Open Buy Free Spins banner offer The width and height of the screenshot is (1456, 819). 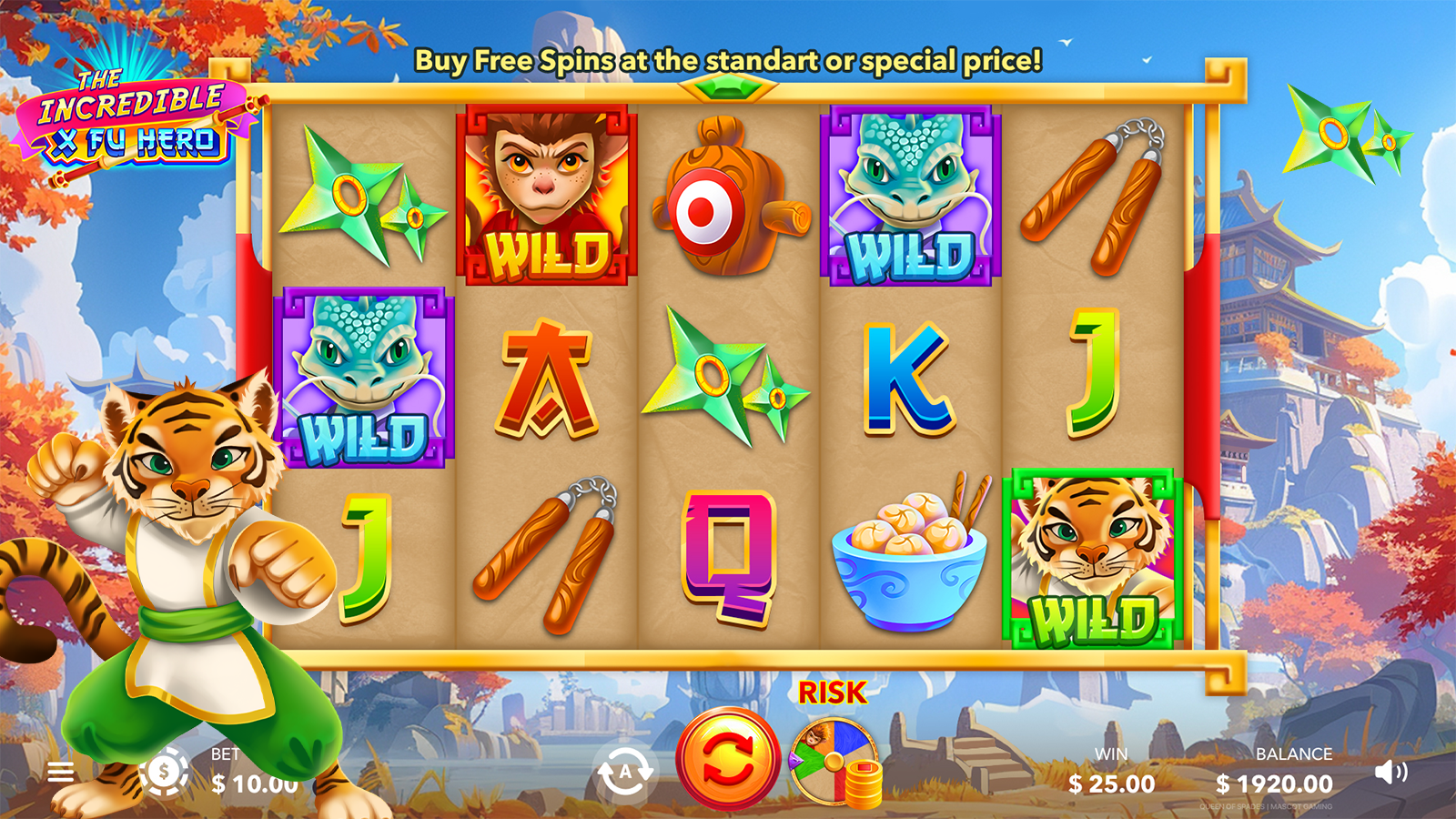click(x=728, y=61)
